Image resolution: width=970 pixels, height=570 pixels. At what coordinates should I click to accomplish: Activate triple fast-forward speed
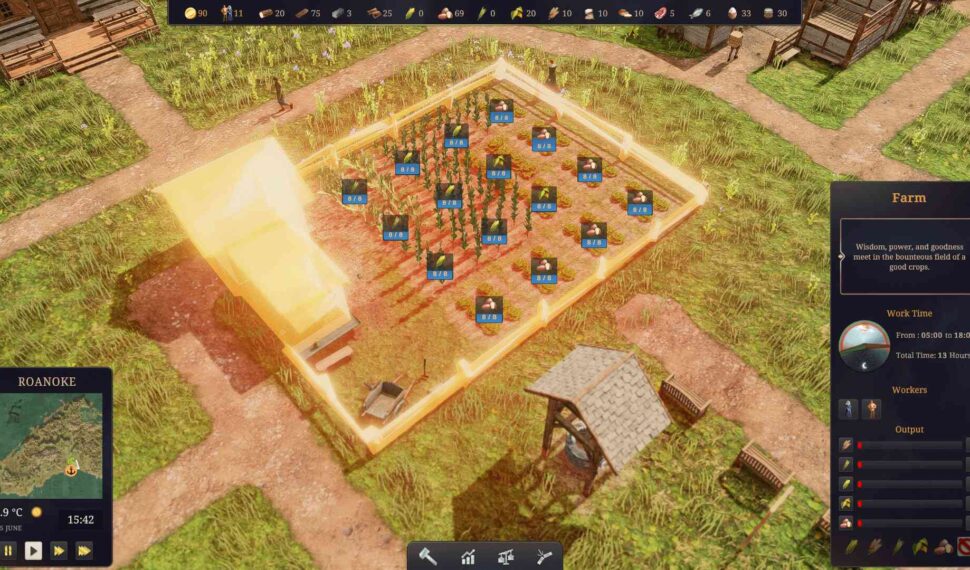[84, 550]
